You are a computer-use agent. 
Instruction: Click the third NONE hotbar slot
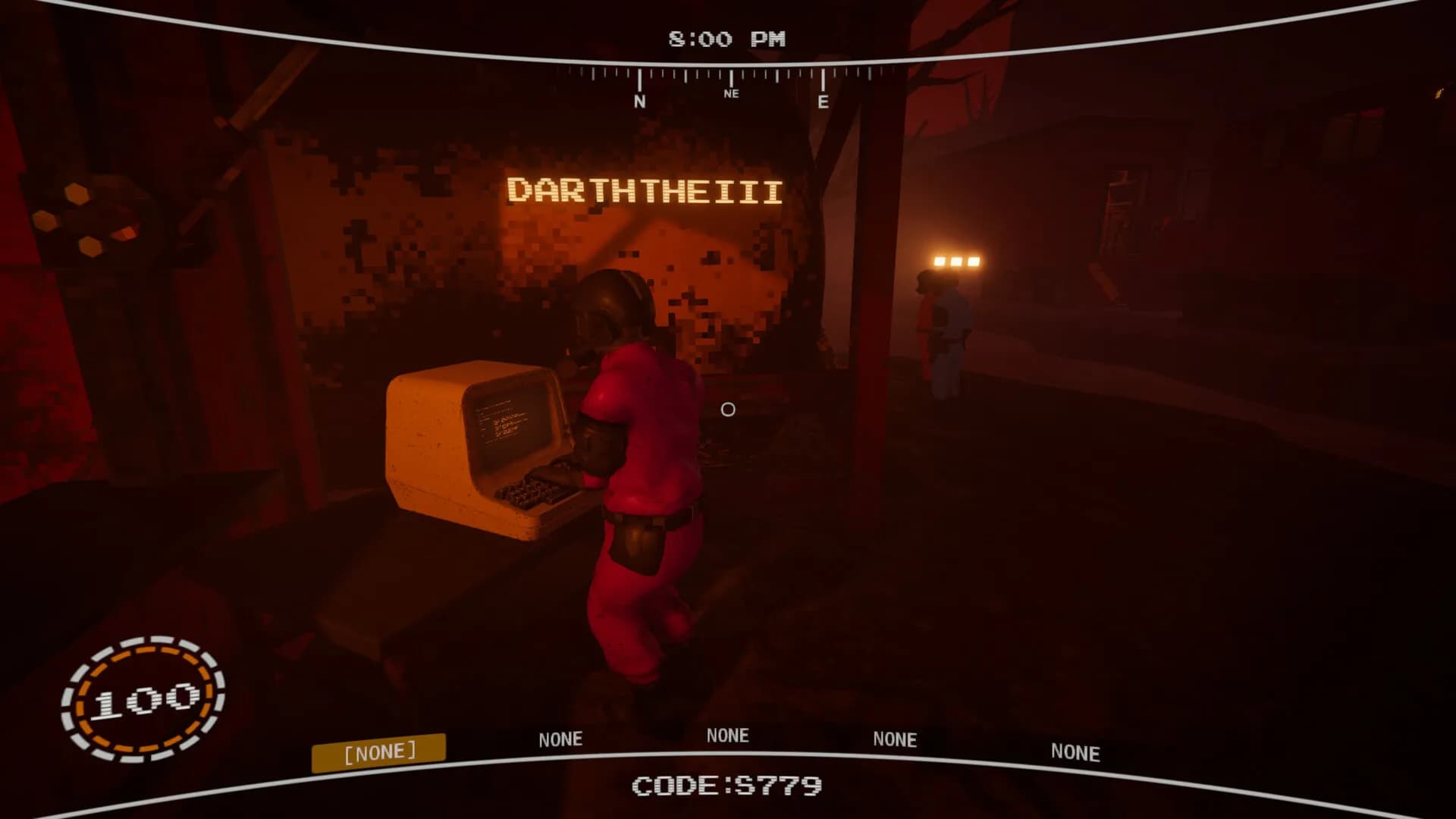tap(728, 735)
